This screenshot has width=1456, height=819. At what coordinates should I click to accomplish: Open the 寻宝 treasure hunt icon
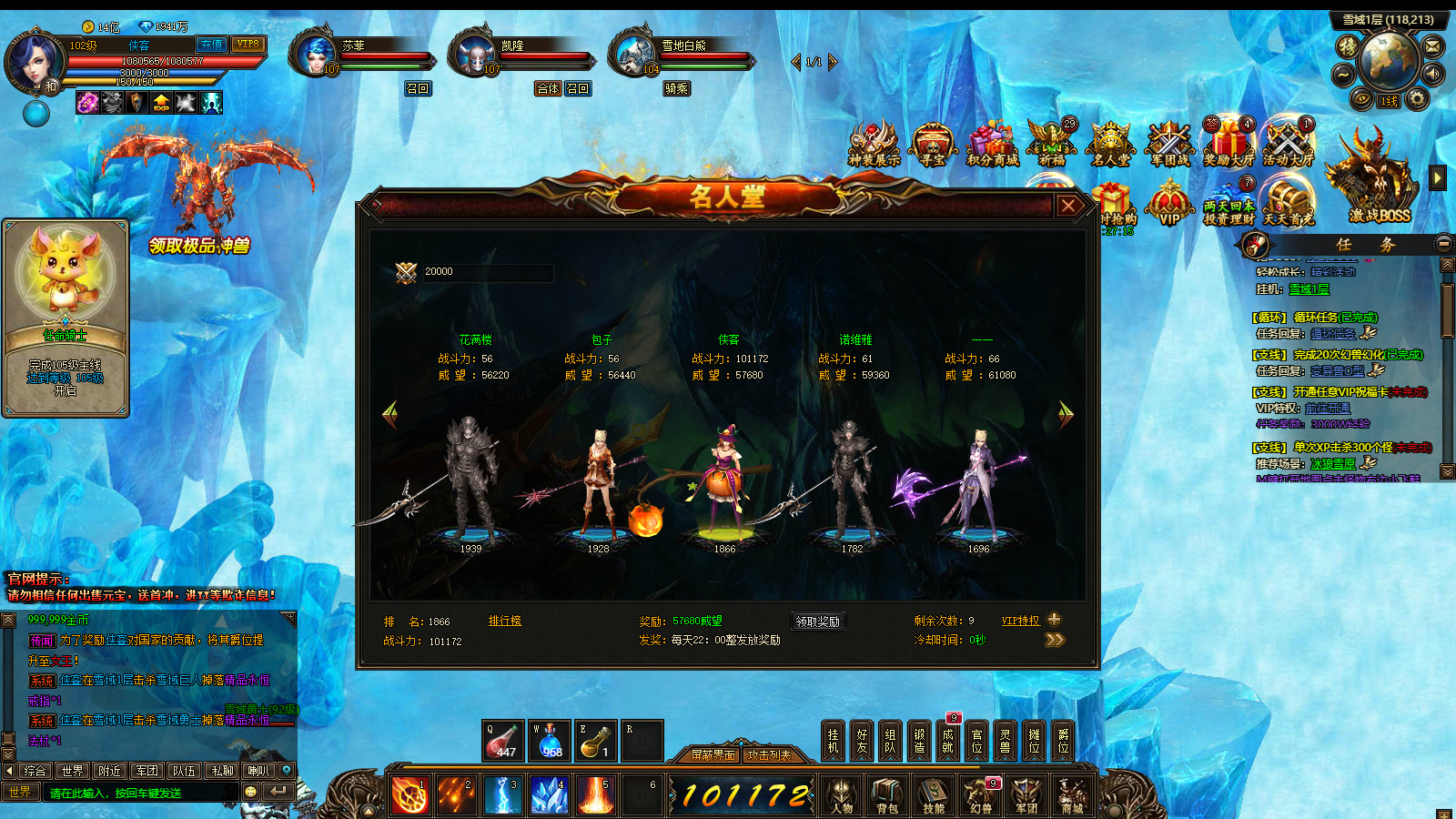point(932,146)
